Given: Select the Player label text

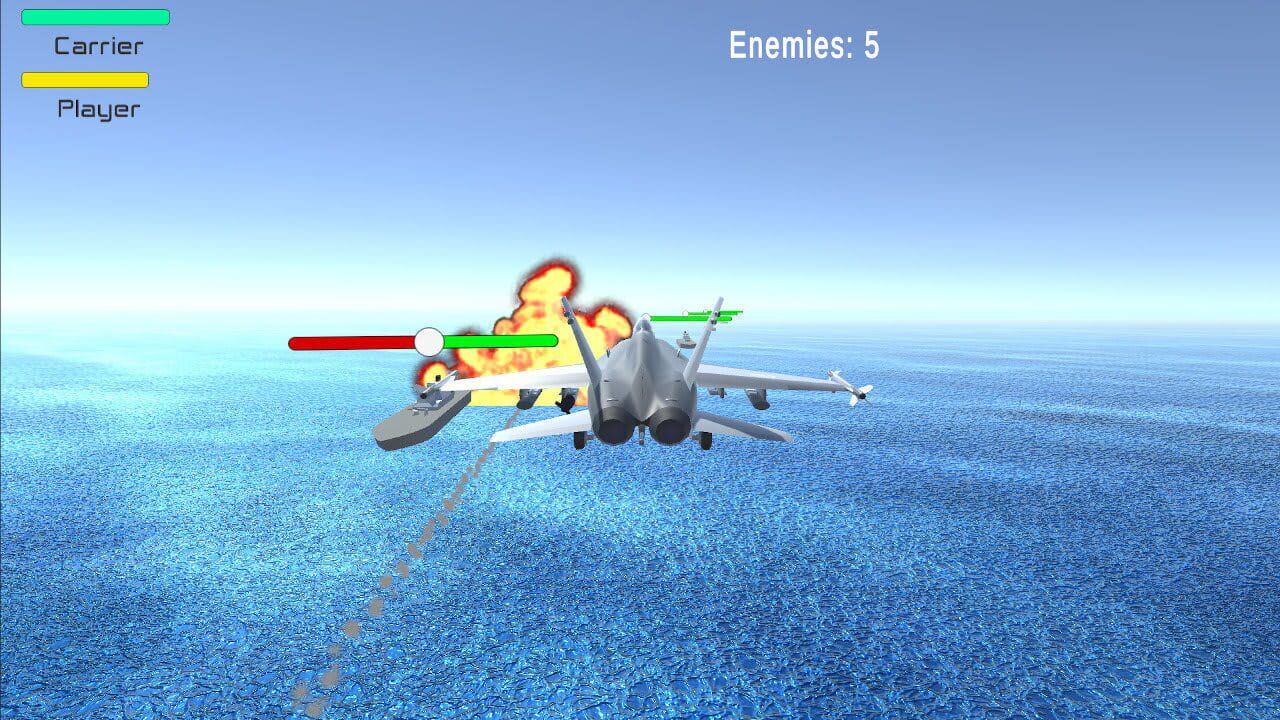Looking at the screenshot, I should (x=97, y=109).
